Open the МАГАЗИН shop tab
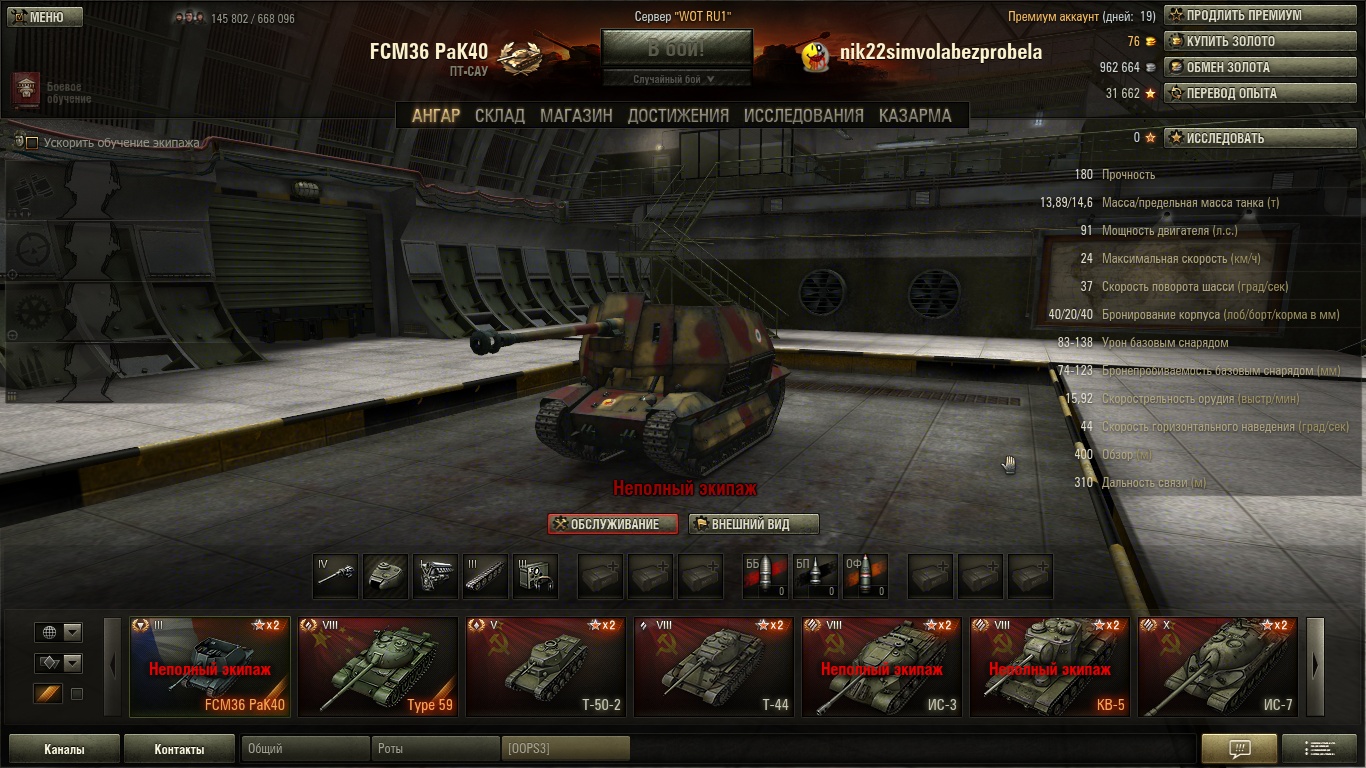This screenshot has width=1366, height=768. (x=576, y=115)
